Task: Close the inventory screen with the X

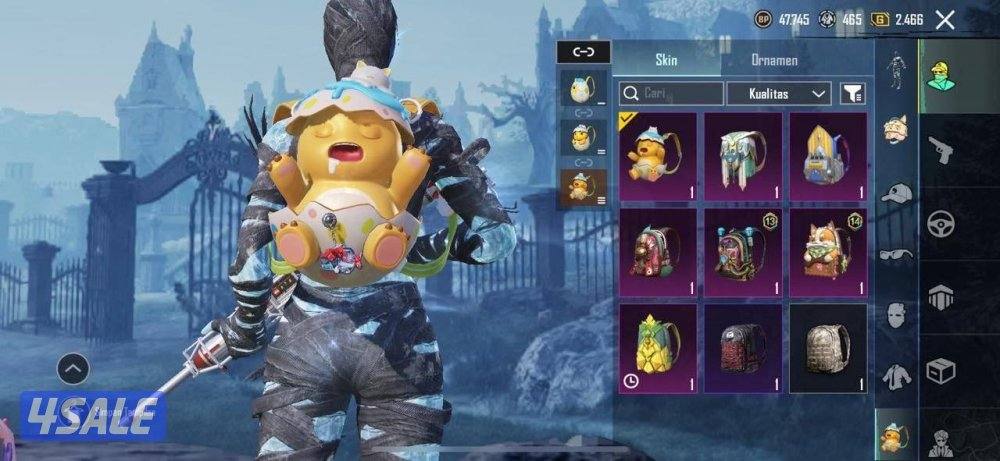Action: tap(944, 19)
